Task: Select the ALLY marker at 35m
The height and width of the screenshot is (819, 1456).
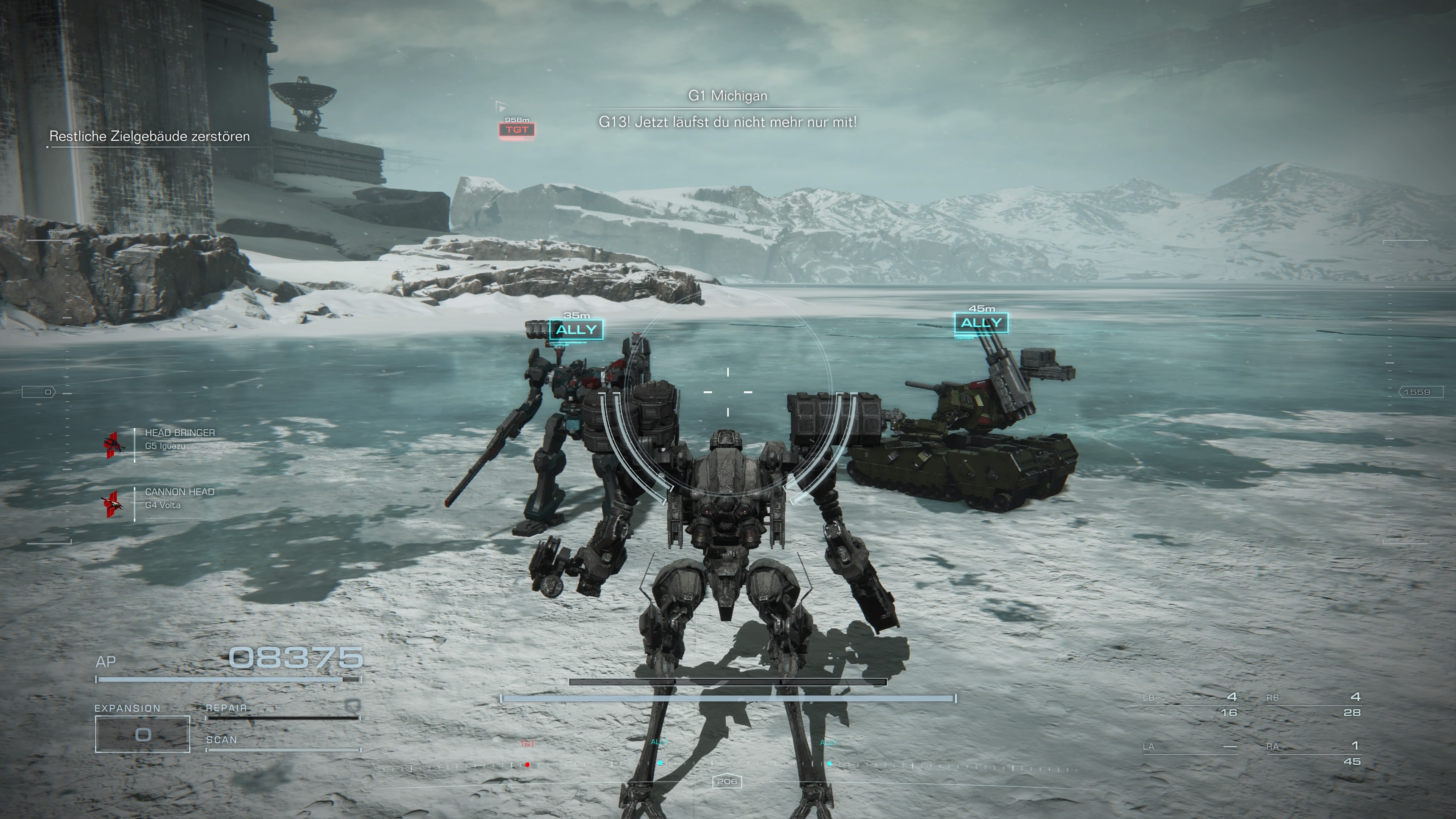Action: coord(576,330)
